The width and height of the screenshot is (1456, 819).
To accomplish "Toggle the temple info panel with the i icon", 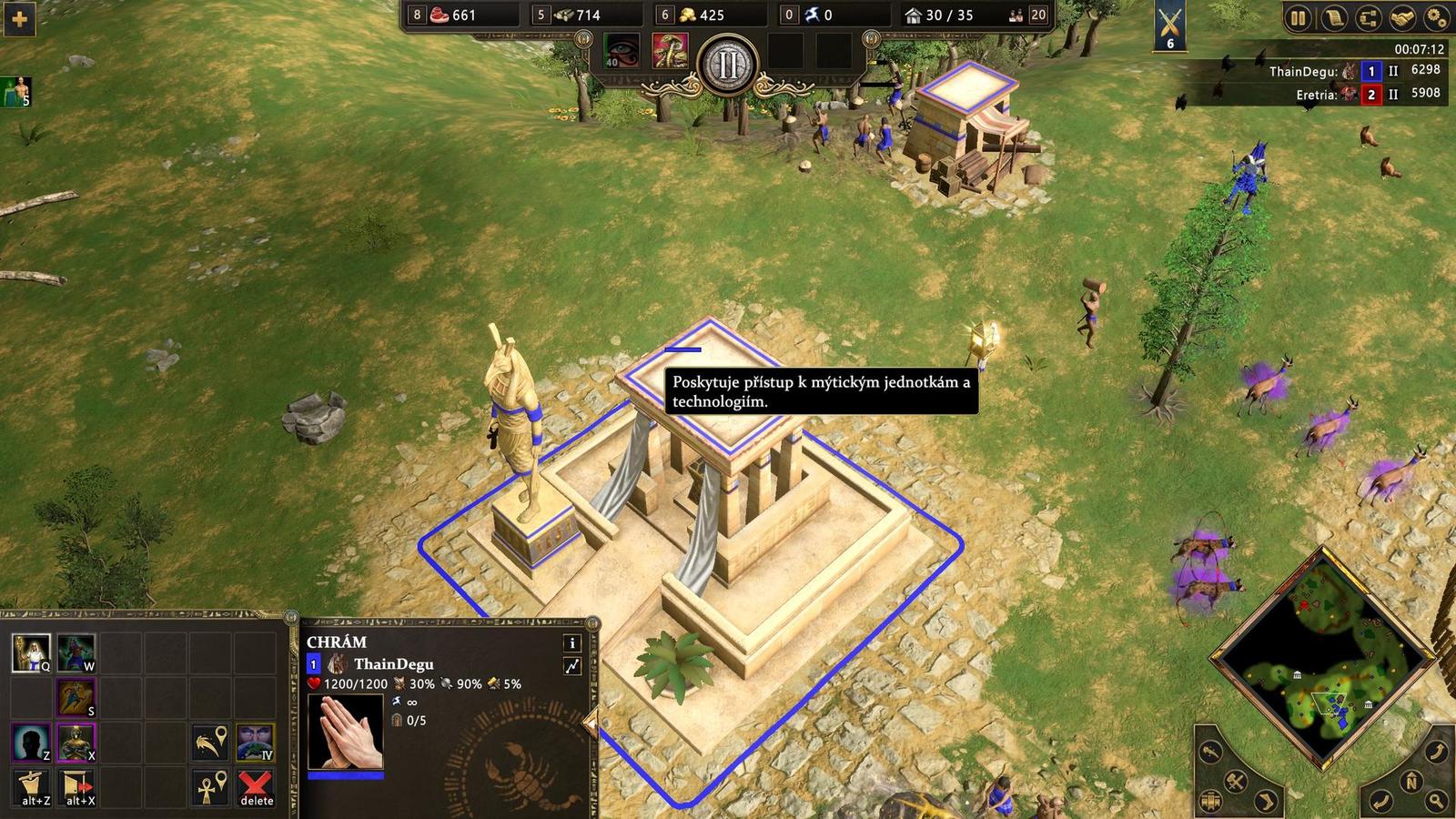I will pos(571,642).
